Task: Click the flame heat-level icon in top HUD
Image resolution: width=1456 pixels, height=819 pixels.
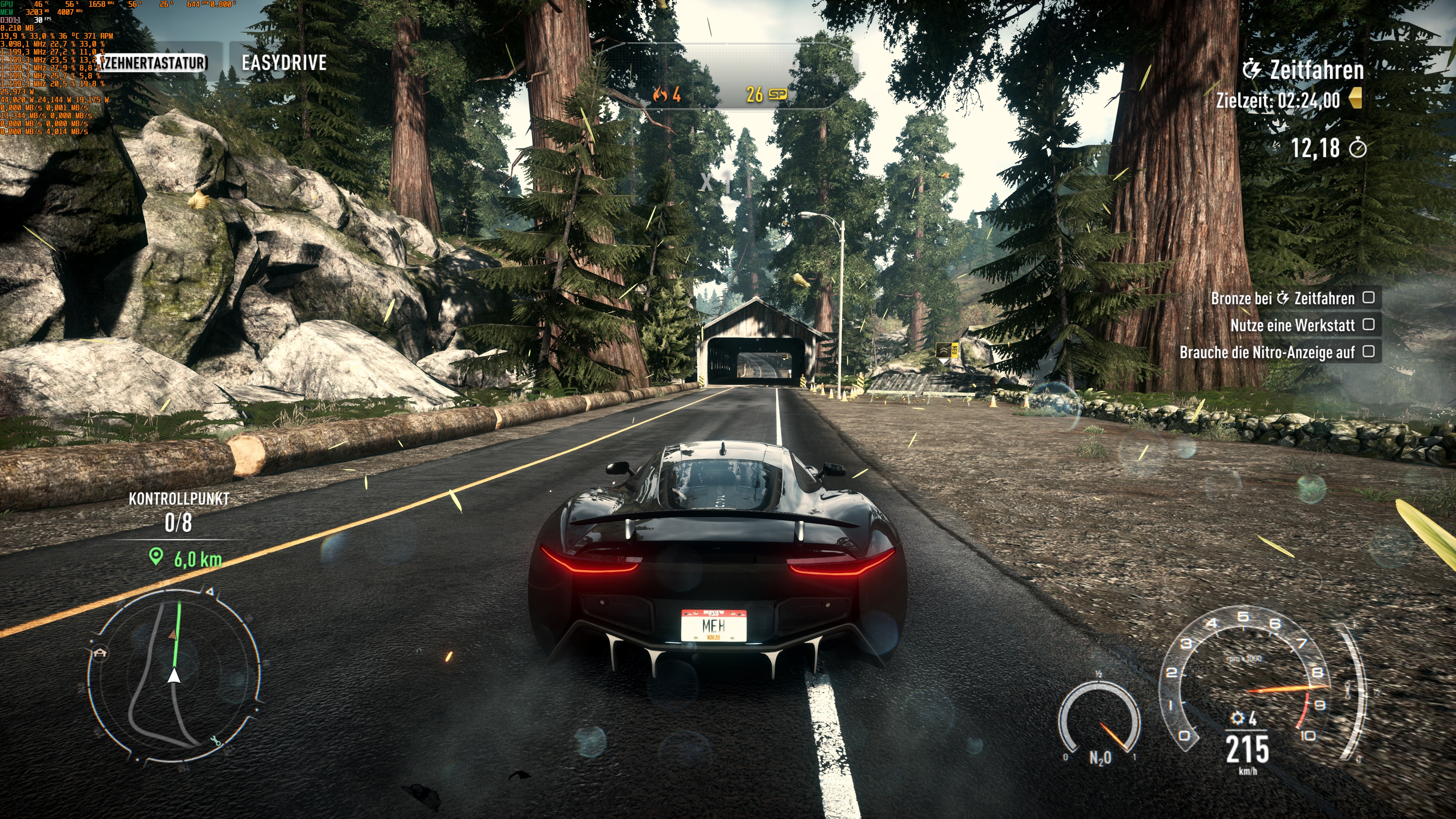Action: [660, 94]
